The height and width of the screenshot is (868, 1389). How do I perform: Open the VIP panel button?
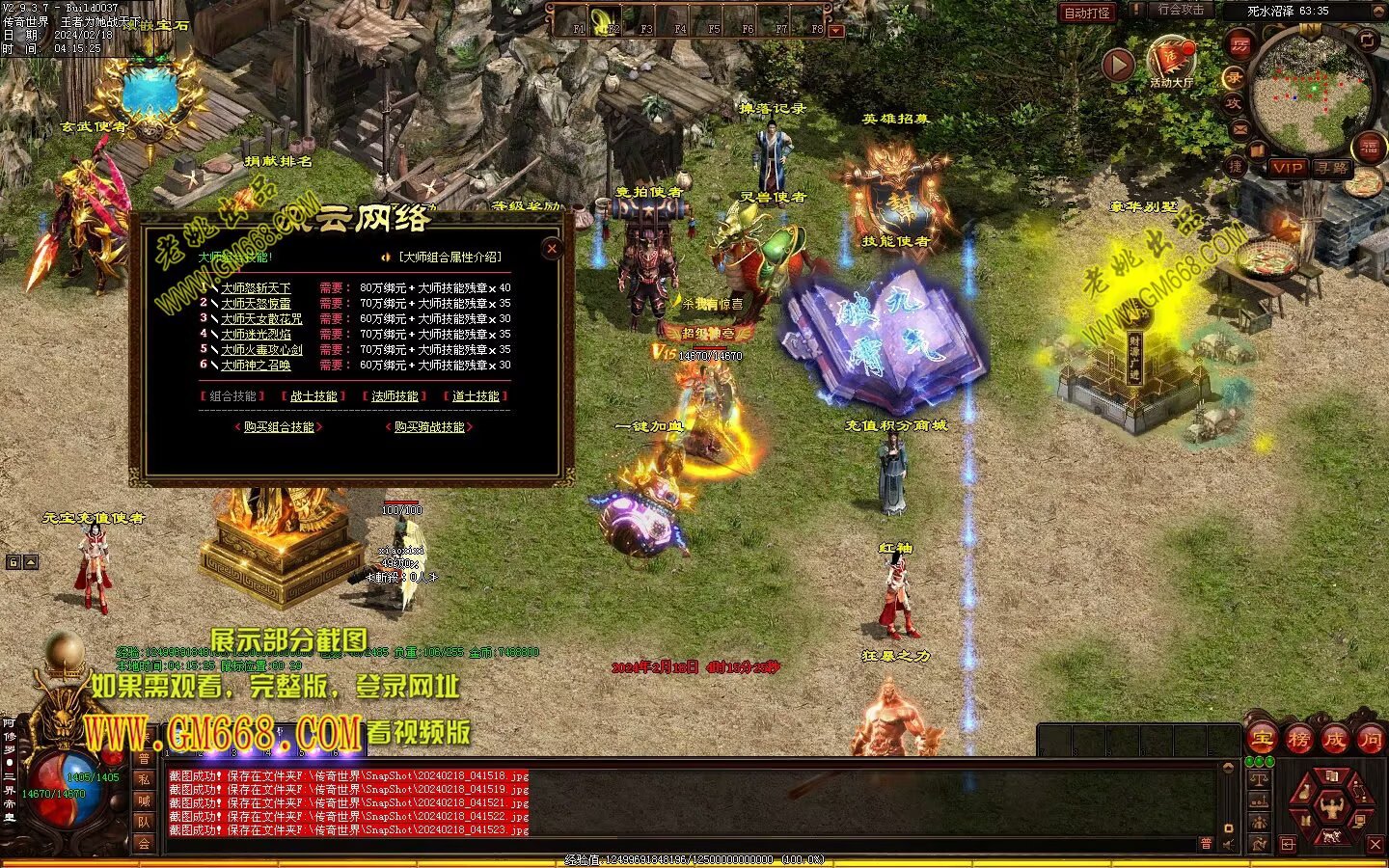1287,168
